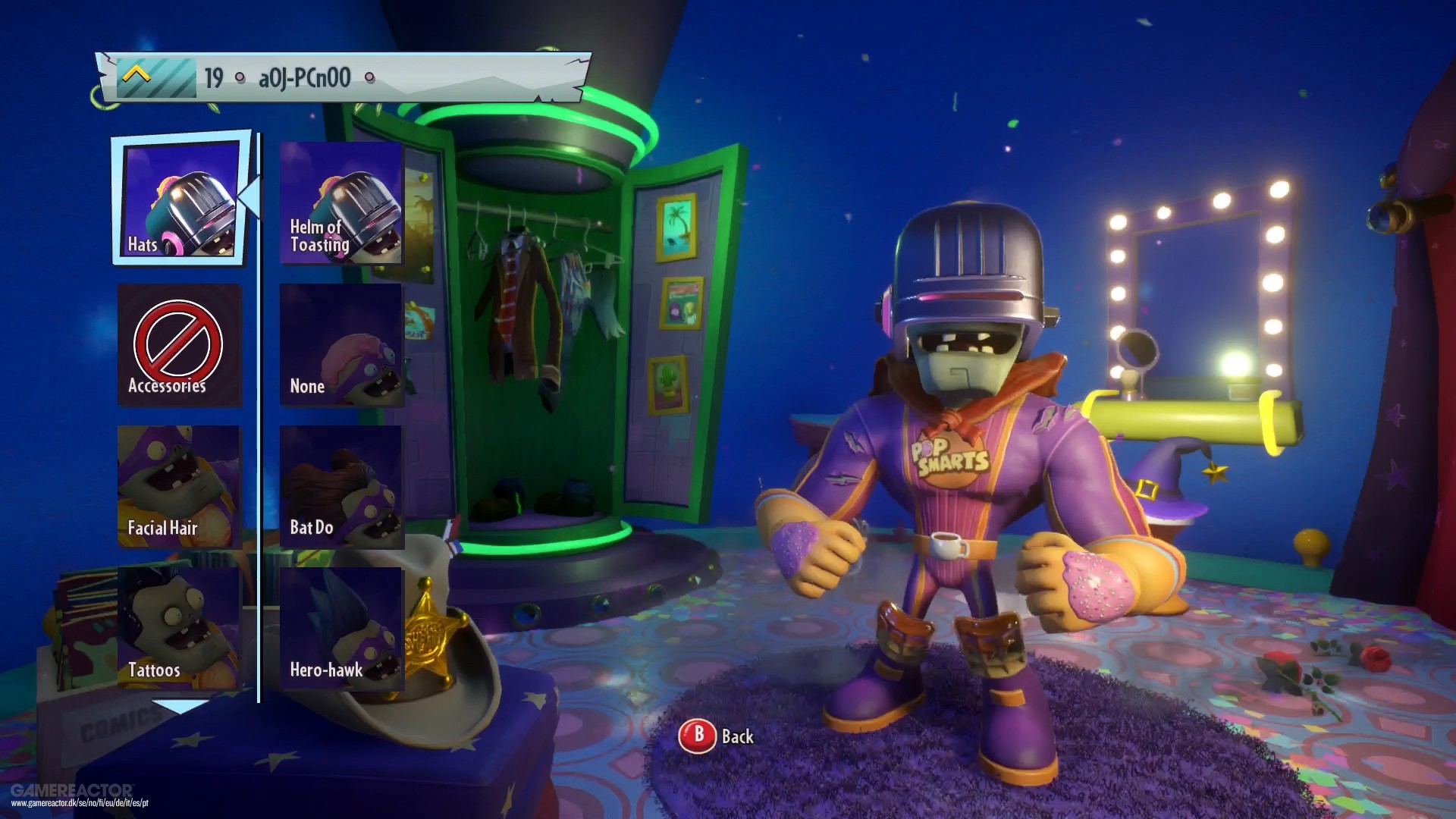Image resolution: width=1456 pixels, height=819 pixels.
Task: Select the Hats category
Action: pos(180,200)
